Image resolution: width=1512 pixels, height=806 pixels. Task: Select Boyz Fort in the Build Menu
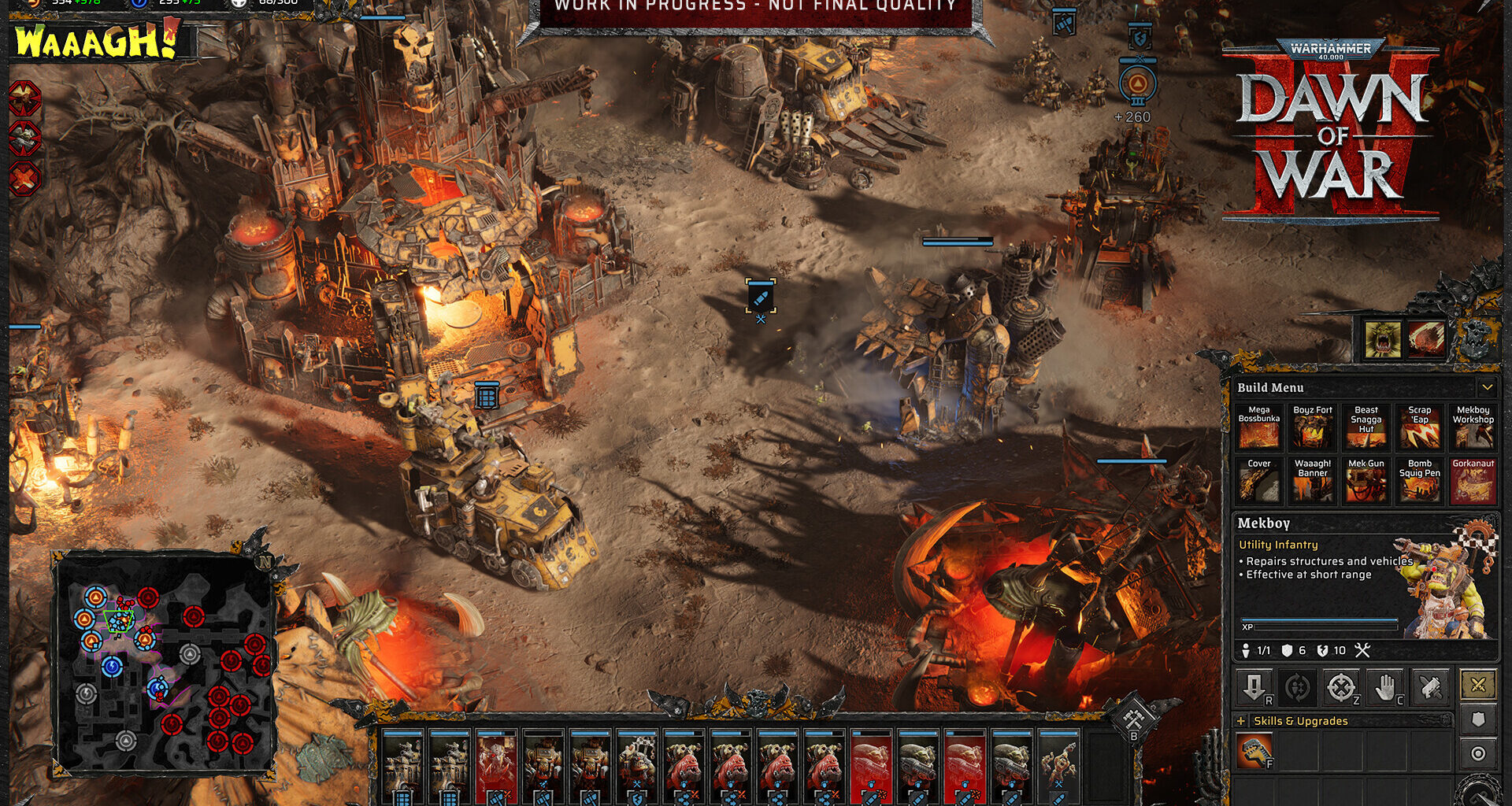[x=1312, y=427]
